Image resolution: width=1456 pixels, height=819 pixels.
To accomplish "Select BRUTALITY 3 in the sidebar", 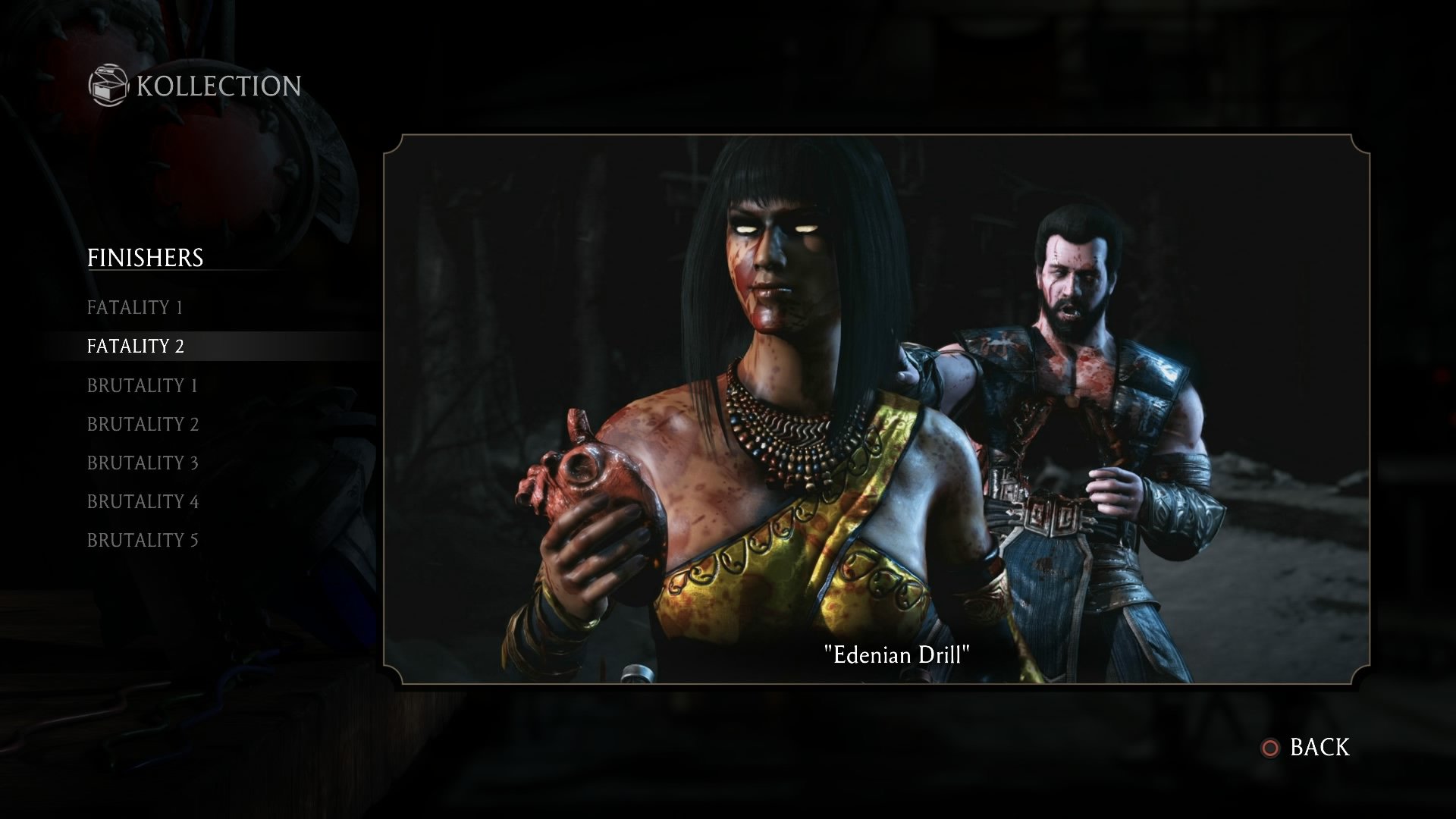I will coord(142,463).
